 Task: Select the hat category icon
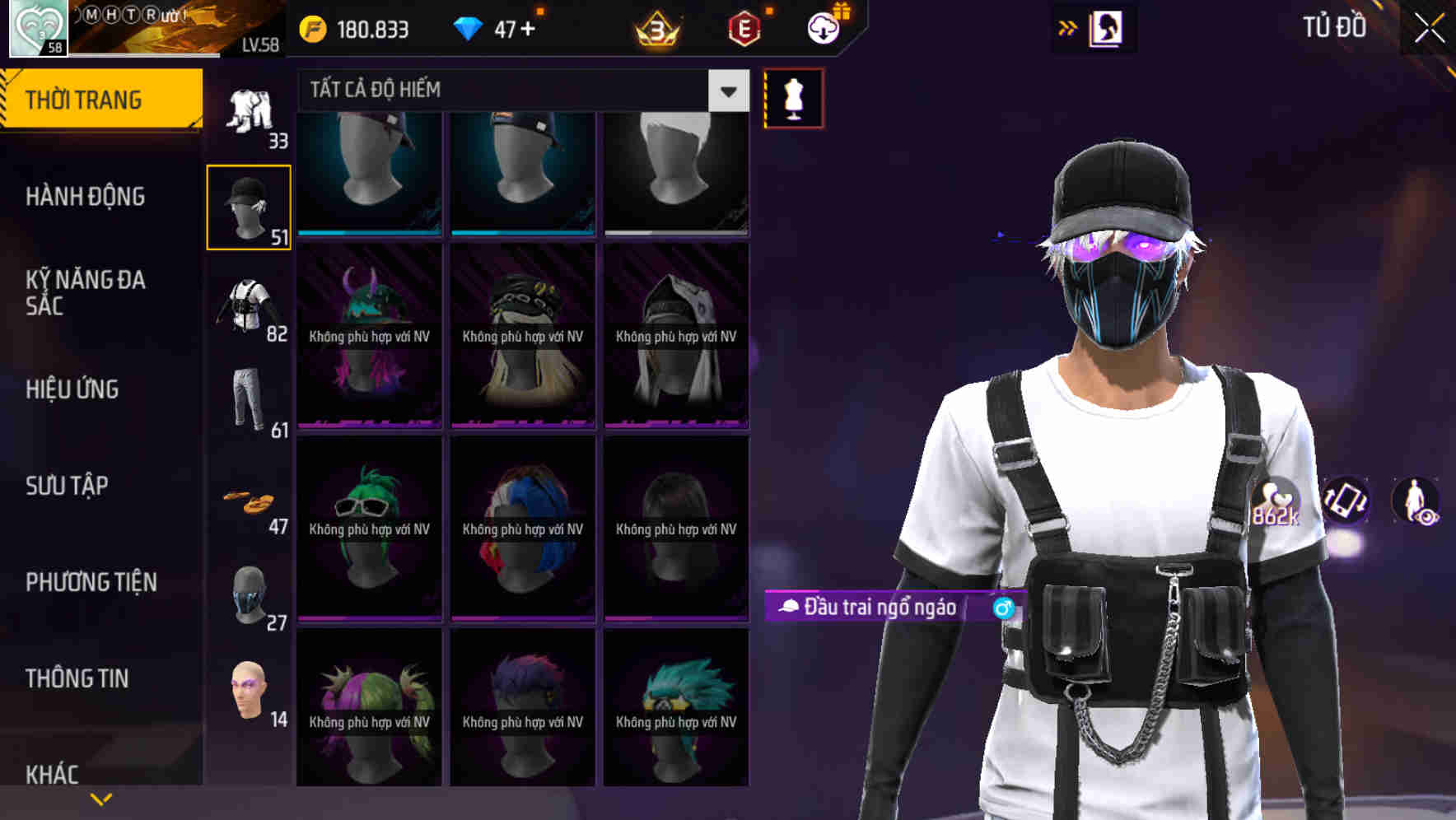tap(249, 202)
